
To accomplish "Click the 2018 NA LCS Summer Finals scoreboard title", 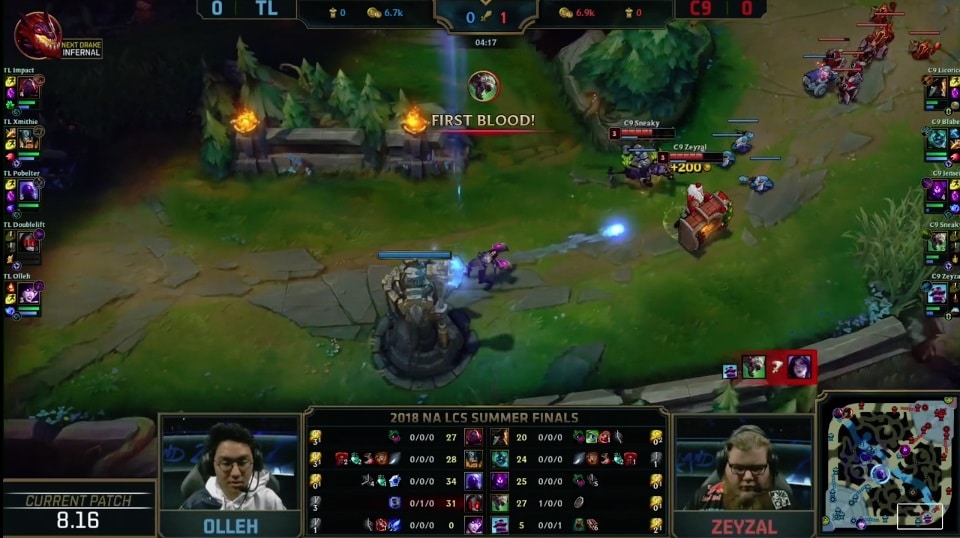I will pyautogui.click(x=487, y=416).
